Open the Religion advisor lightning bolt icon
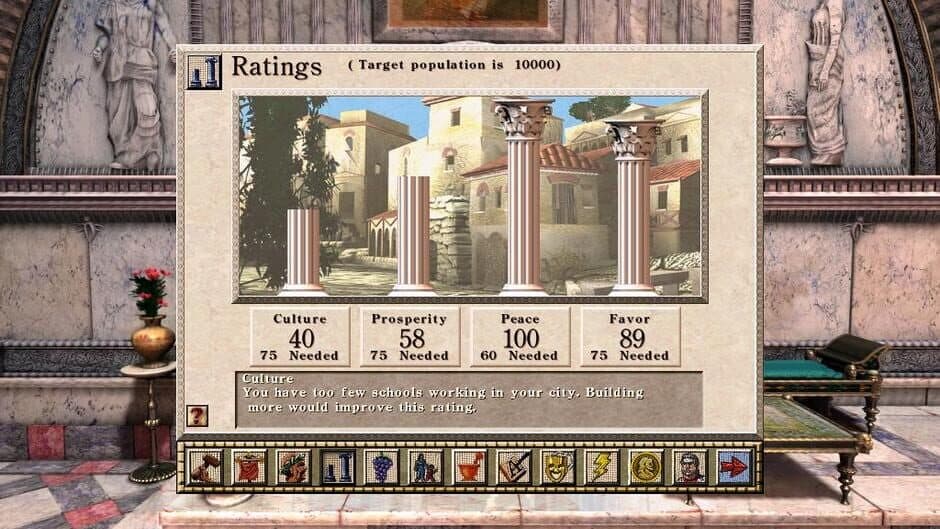 click(x=601, y=467)
